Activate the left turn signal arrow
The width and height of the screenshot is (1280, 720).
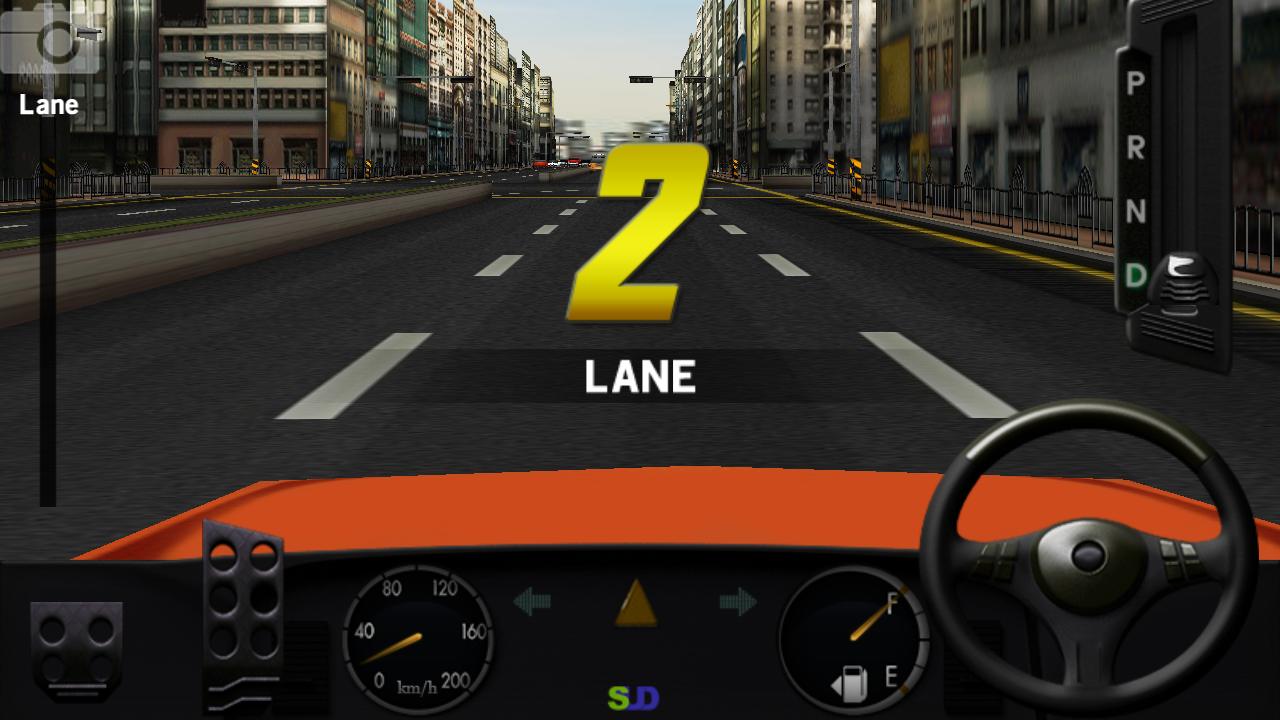(532, 601)
